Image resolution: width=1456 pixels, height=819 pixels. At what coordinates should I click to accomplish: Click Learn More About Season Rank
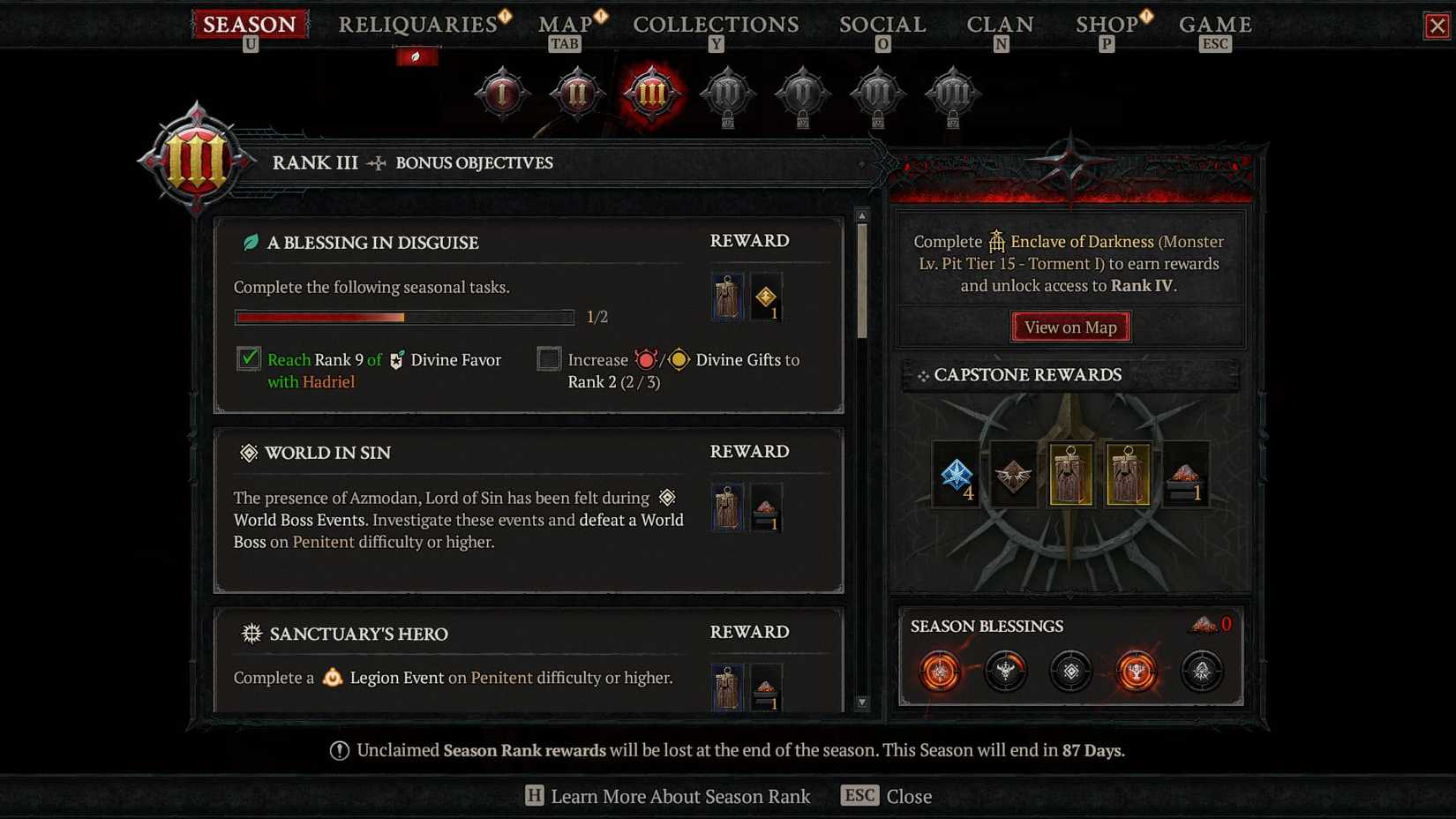679,796
